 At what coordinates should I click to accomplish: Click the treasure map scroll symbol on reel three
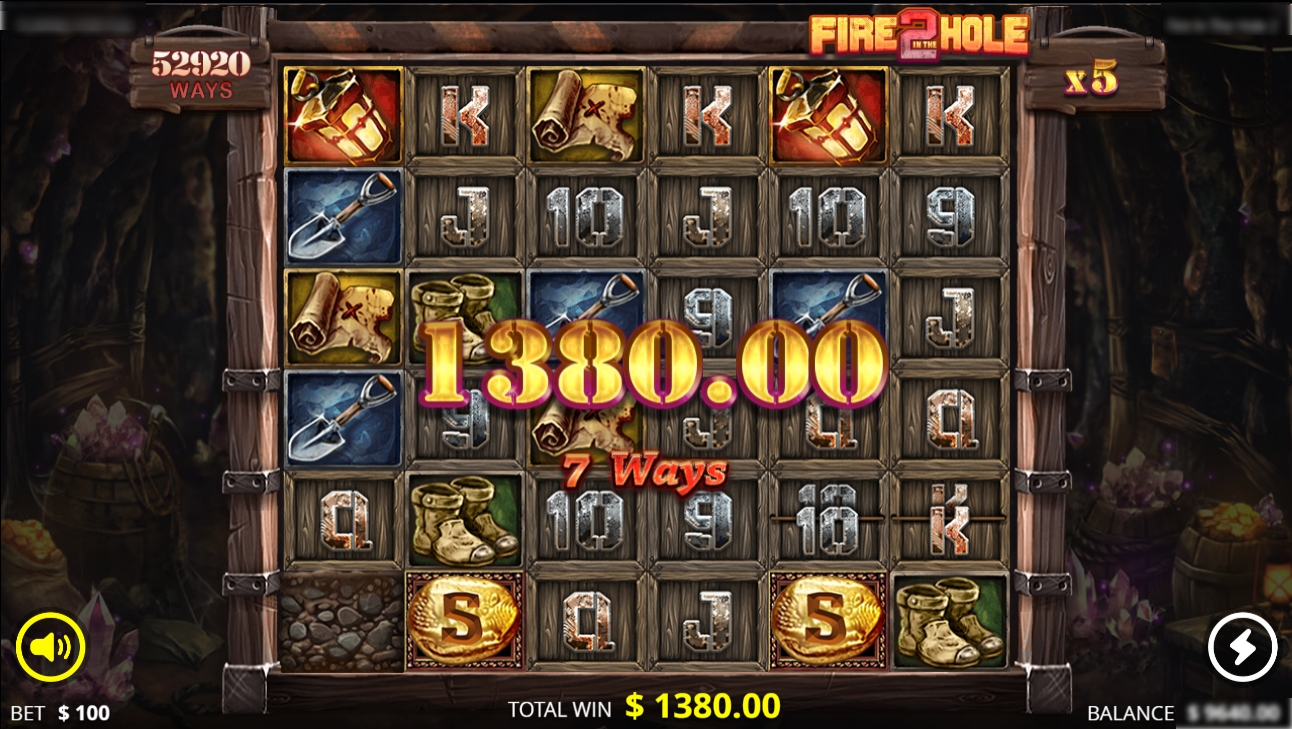(x=584, y=112)
